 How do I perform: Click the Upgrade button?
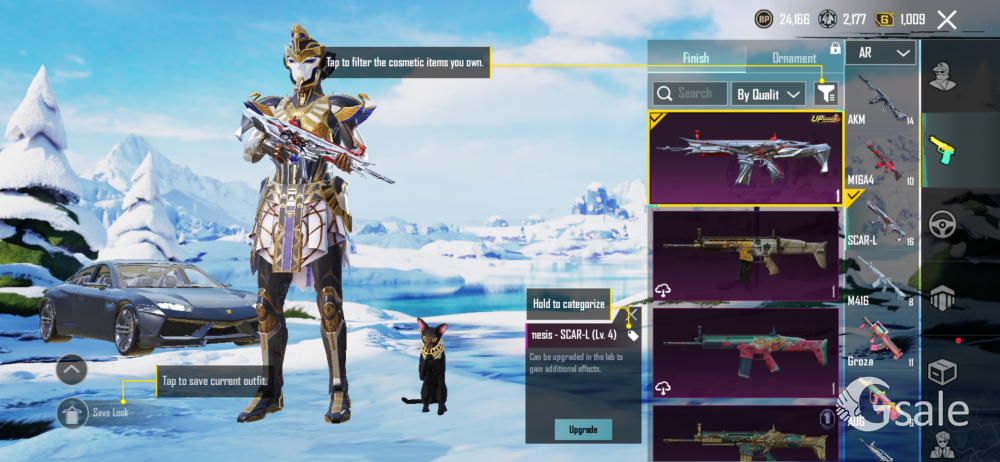[x=583, y=429]
